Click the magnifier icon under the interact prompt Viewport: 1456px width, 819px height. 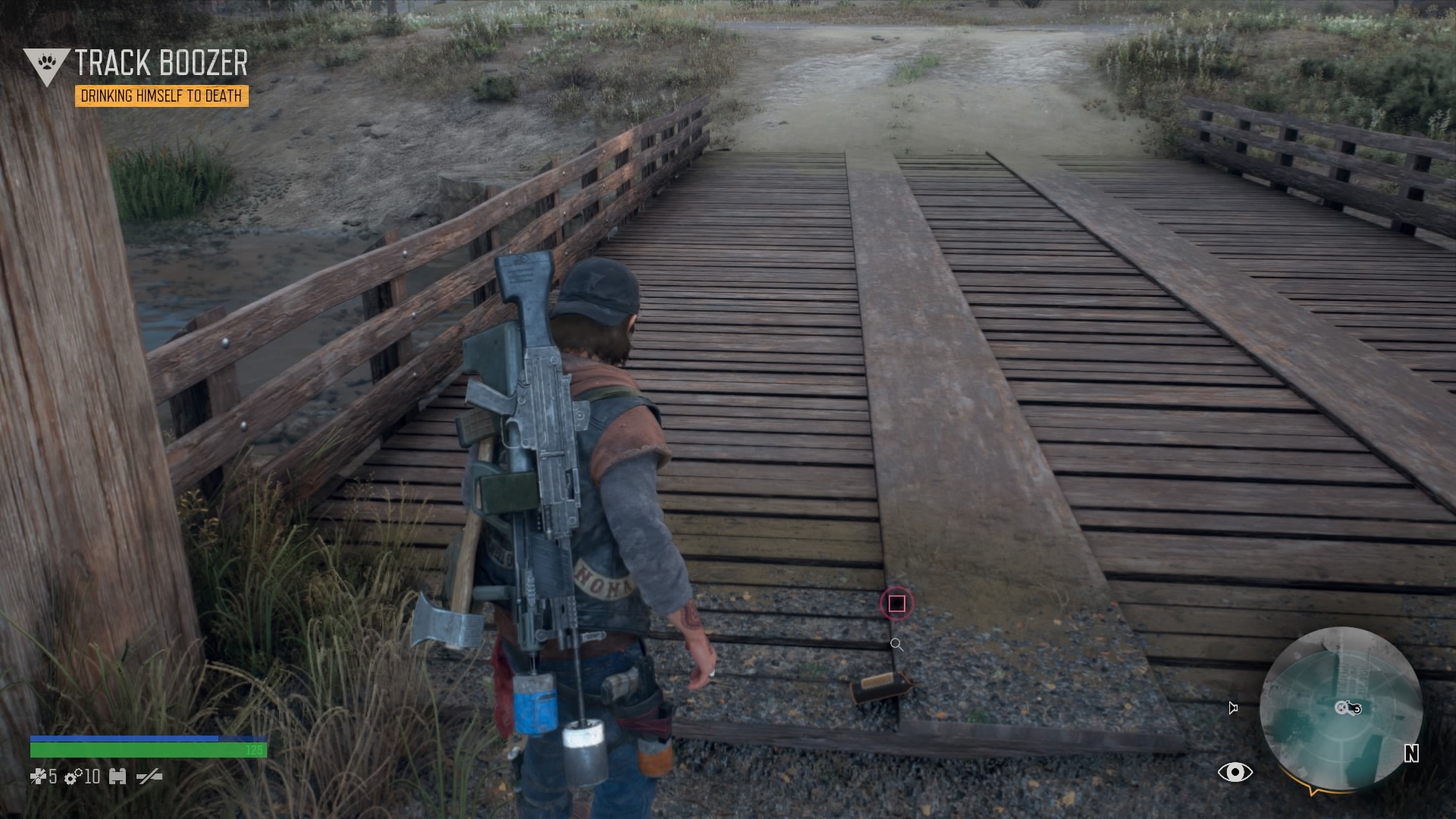pyautogui.click(x=898, y=645)
